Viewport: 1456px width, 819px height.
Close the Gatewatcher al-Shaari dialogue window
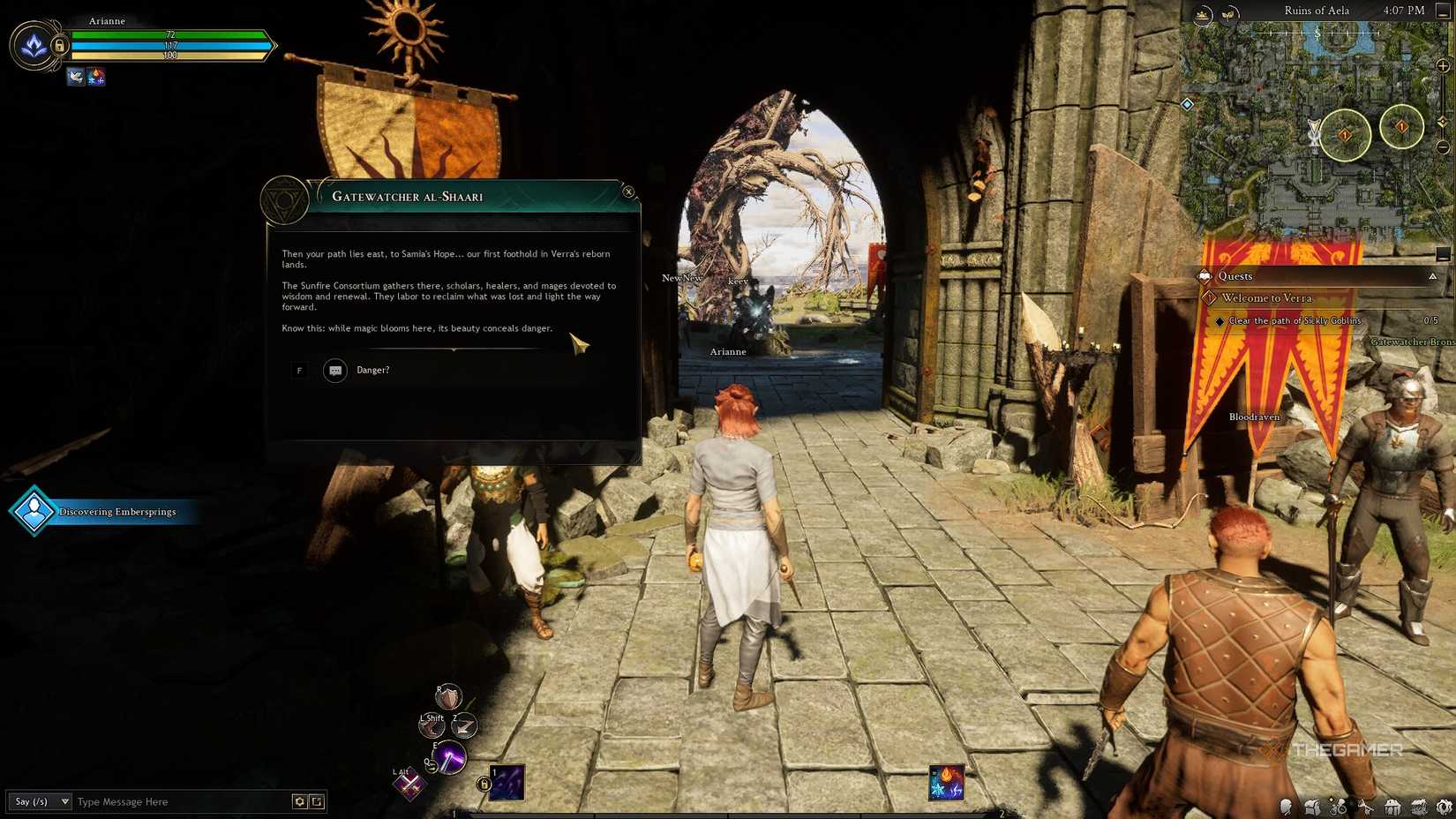(x=629, y=191)
